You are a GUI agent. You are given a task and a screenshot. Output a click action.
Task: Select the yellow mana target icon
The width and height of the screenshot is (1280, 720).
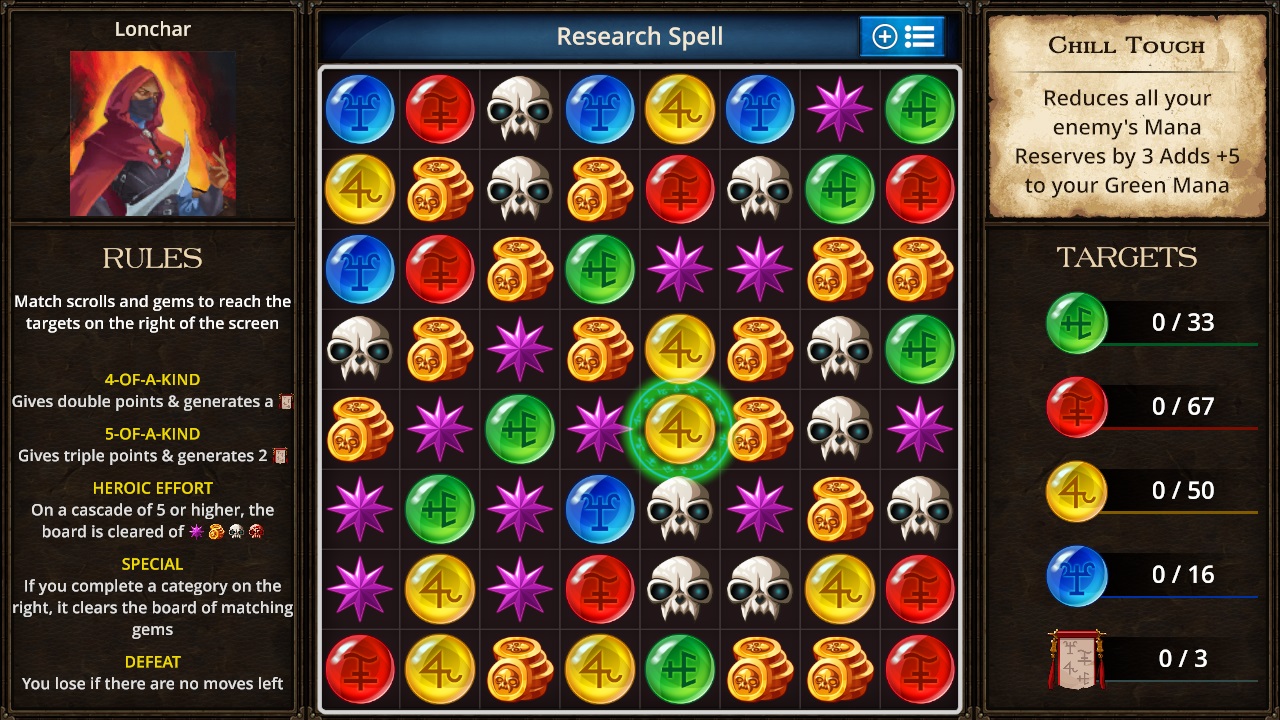[x=1076, y=490]
